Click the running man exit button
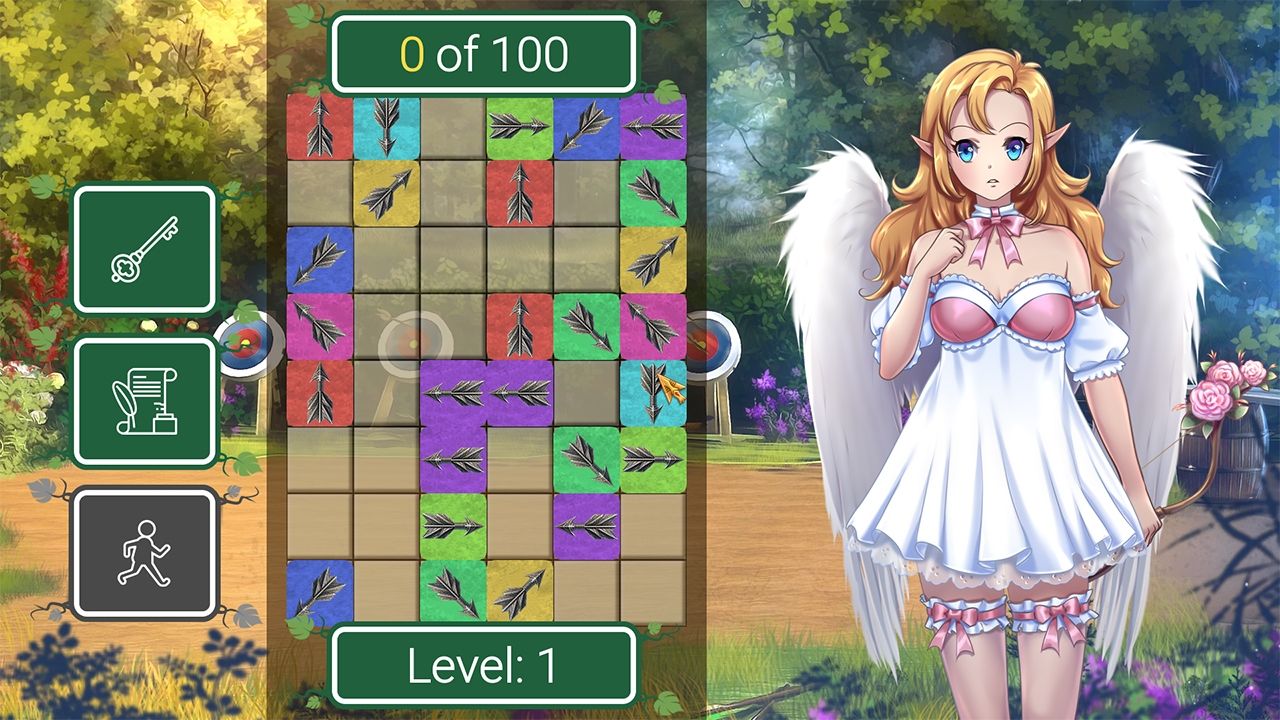 pos(145,552)
